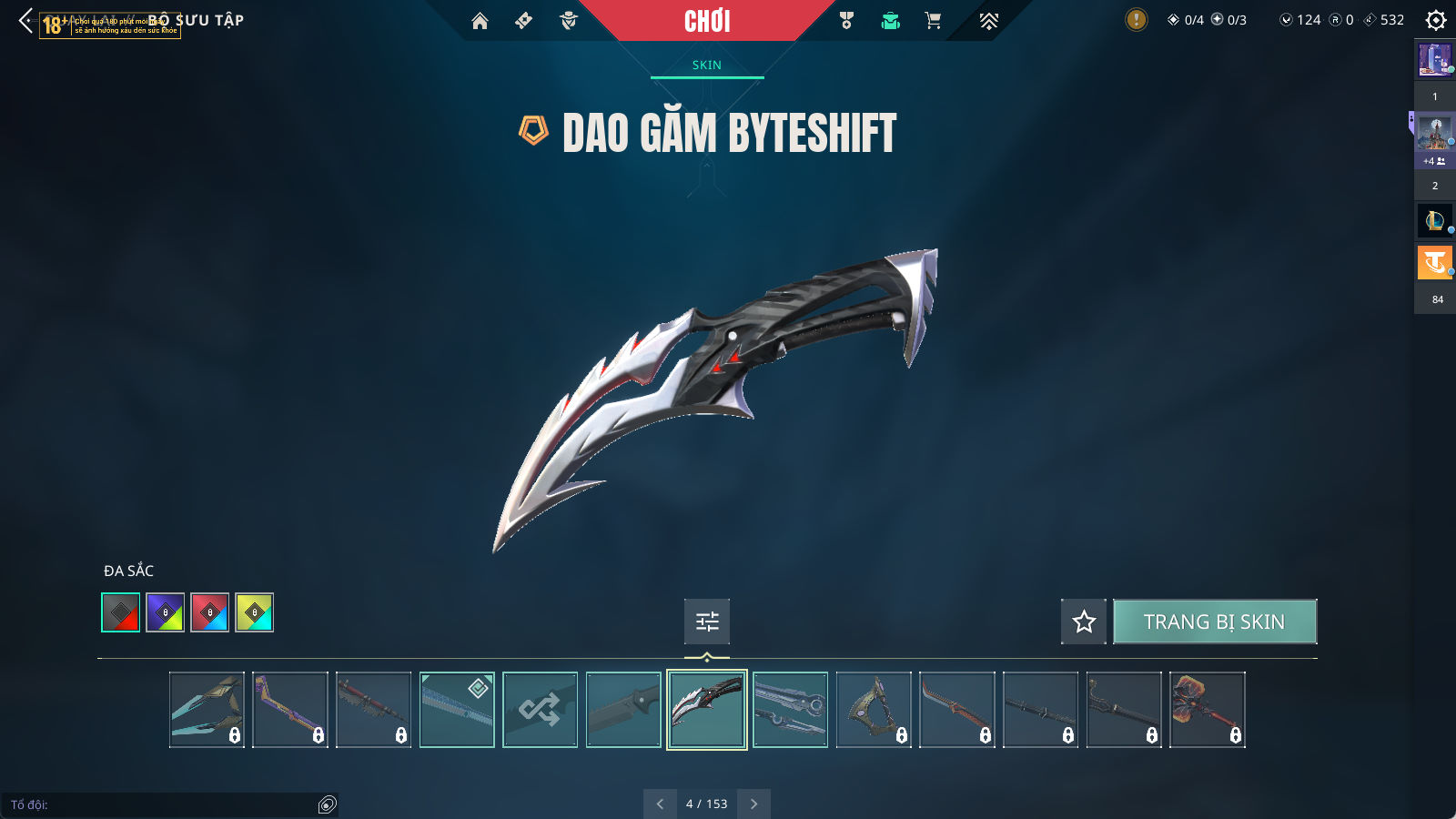Click the party chat input field
The width and height of the screenshot is (1456, 819).
coord(164,804)
